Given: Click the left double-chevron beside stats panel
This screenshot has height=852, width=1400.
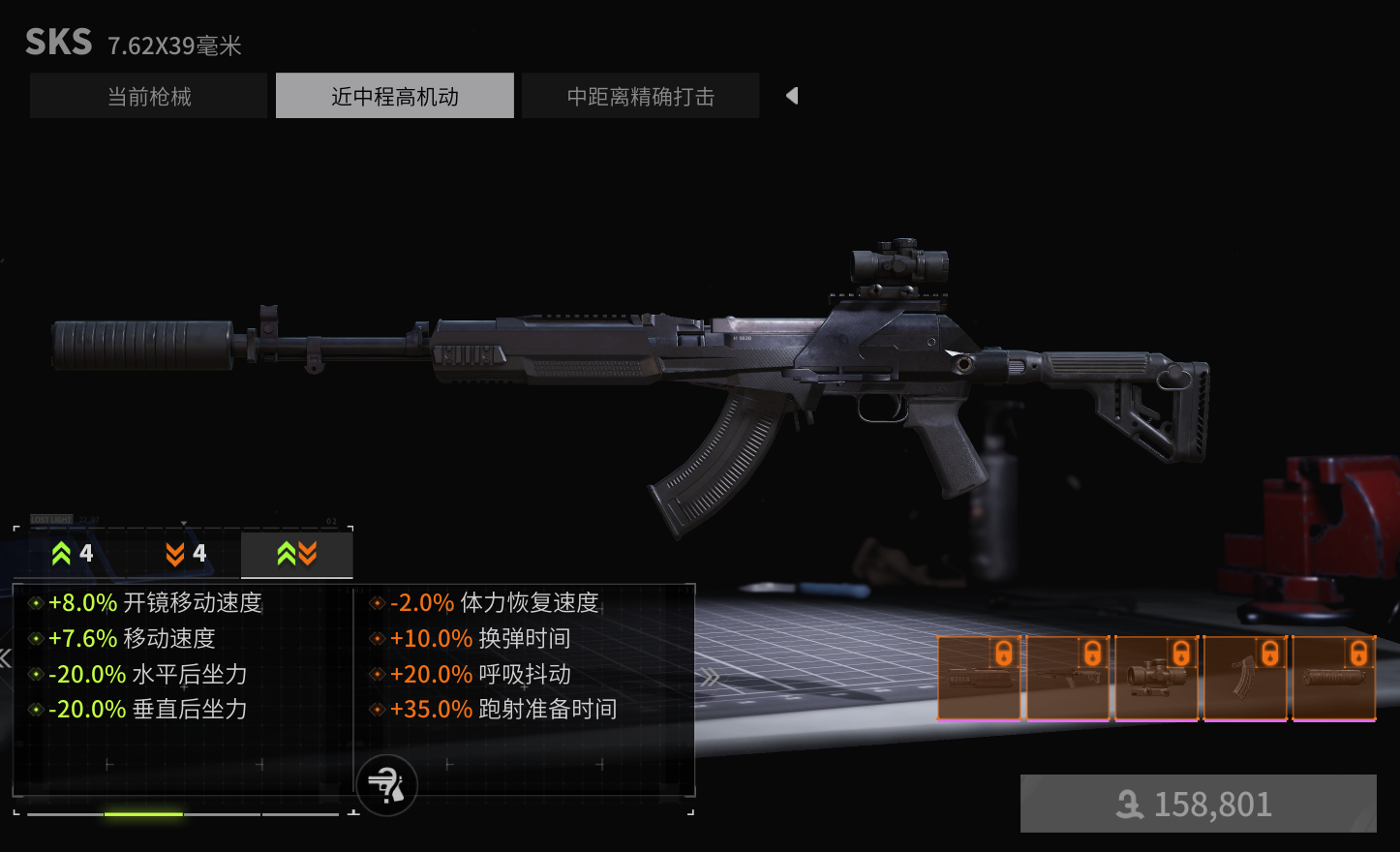Looking at the screenshot, I should click(x=5, y=659).
